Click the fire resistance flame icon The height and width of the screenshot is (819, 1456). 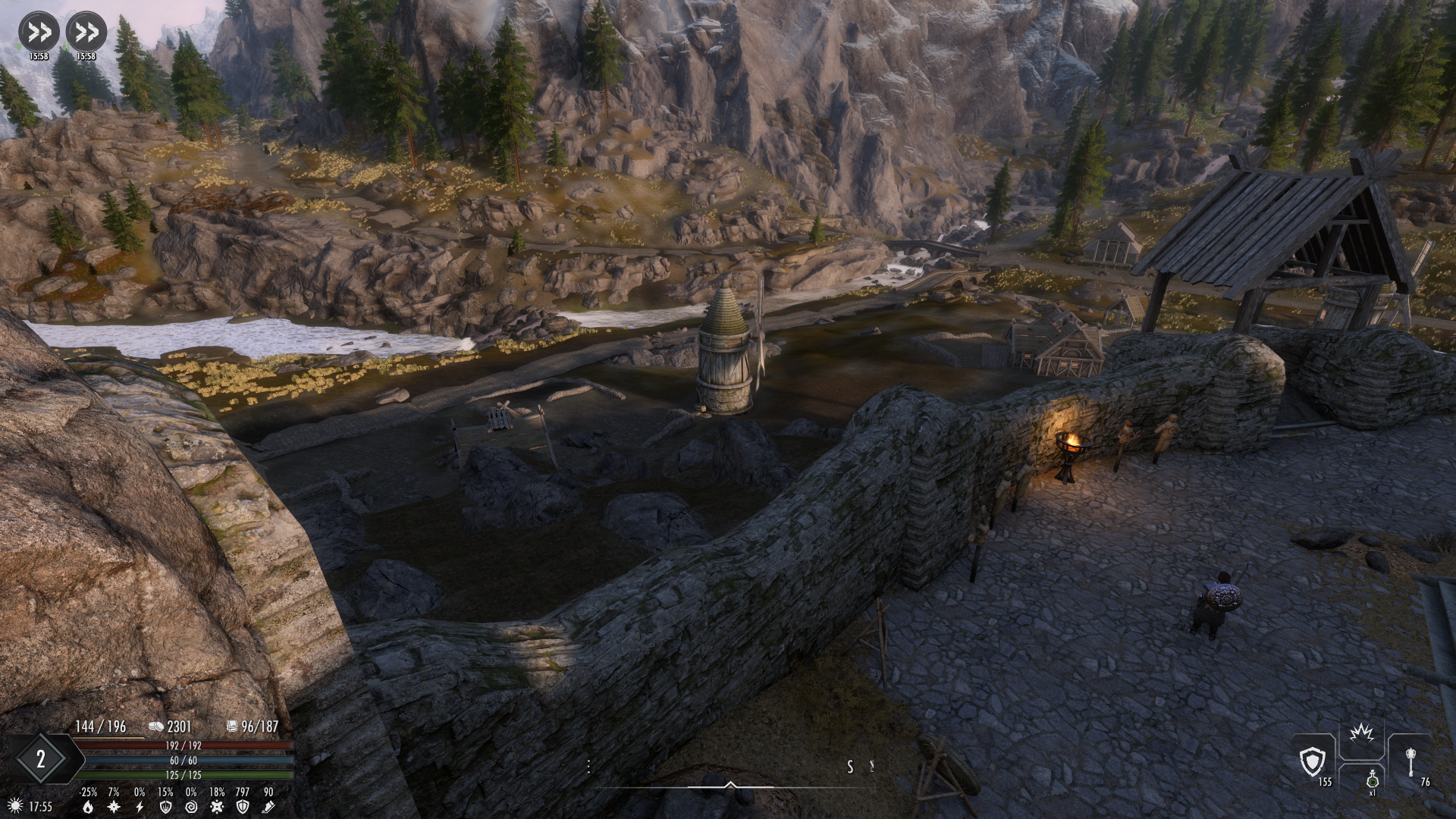[x=89, y=807]
